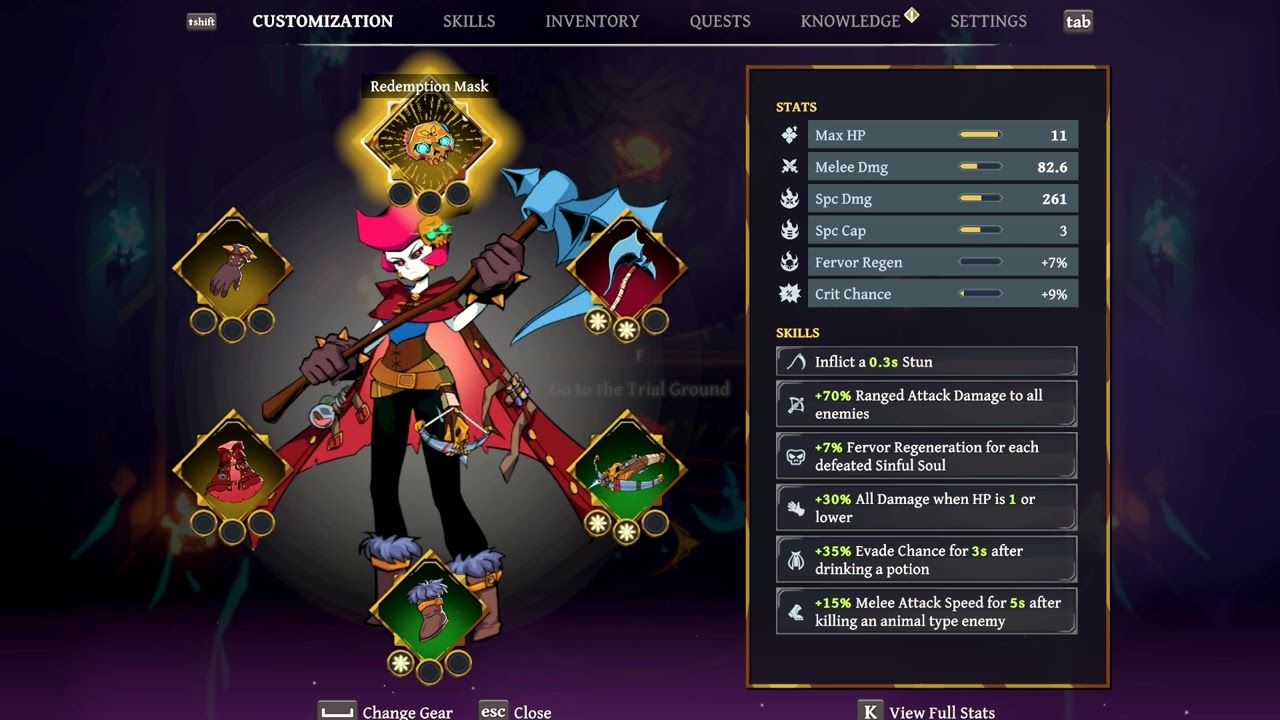Switch to the Skills tab

[x=468, y=21]
